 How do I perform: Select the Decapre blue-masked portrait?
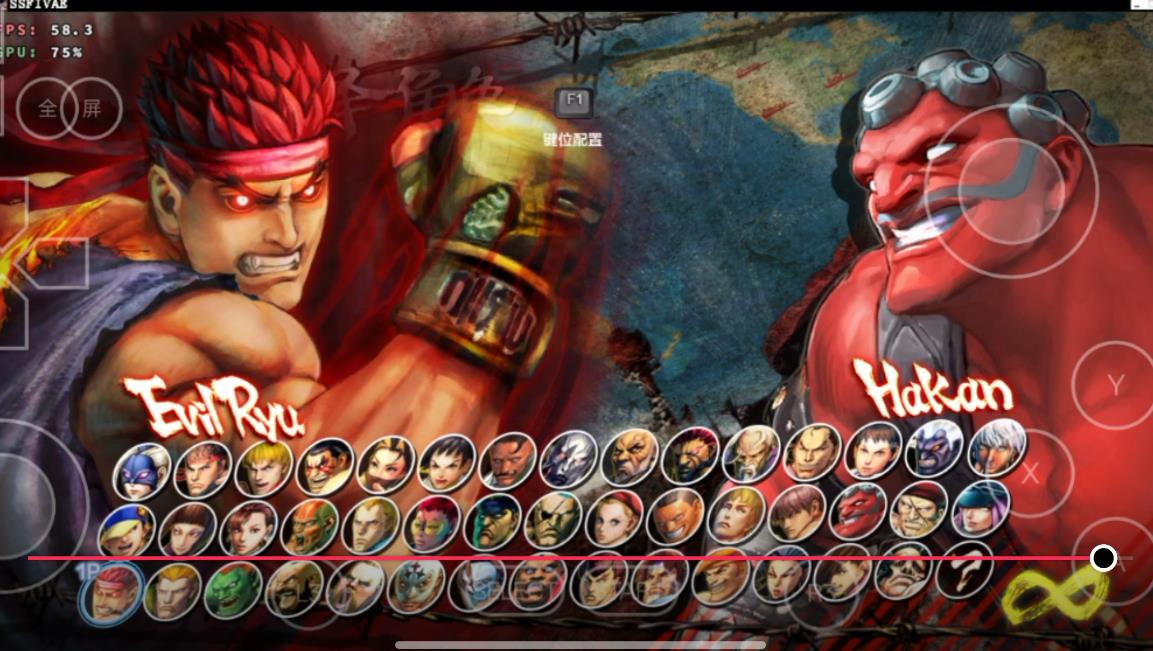tap(141, 470)
